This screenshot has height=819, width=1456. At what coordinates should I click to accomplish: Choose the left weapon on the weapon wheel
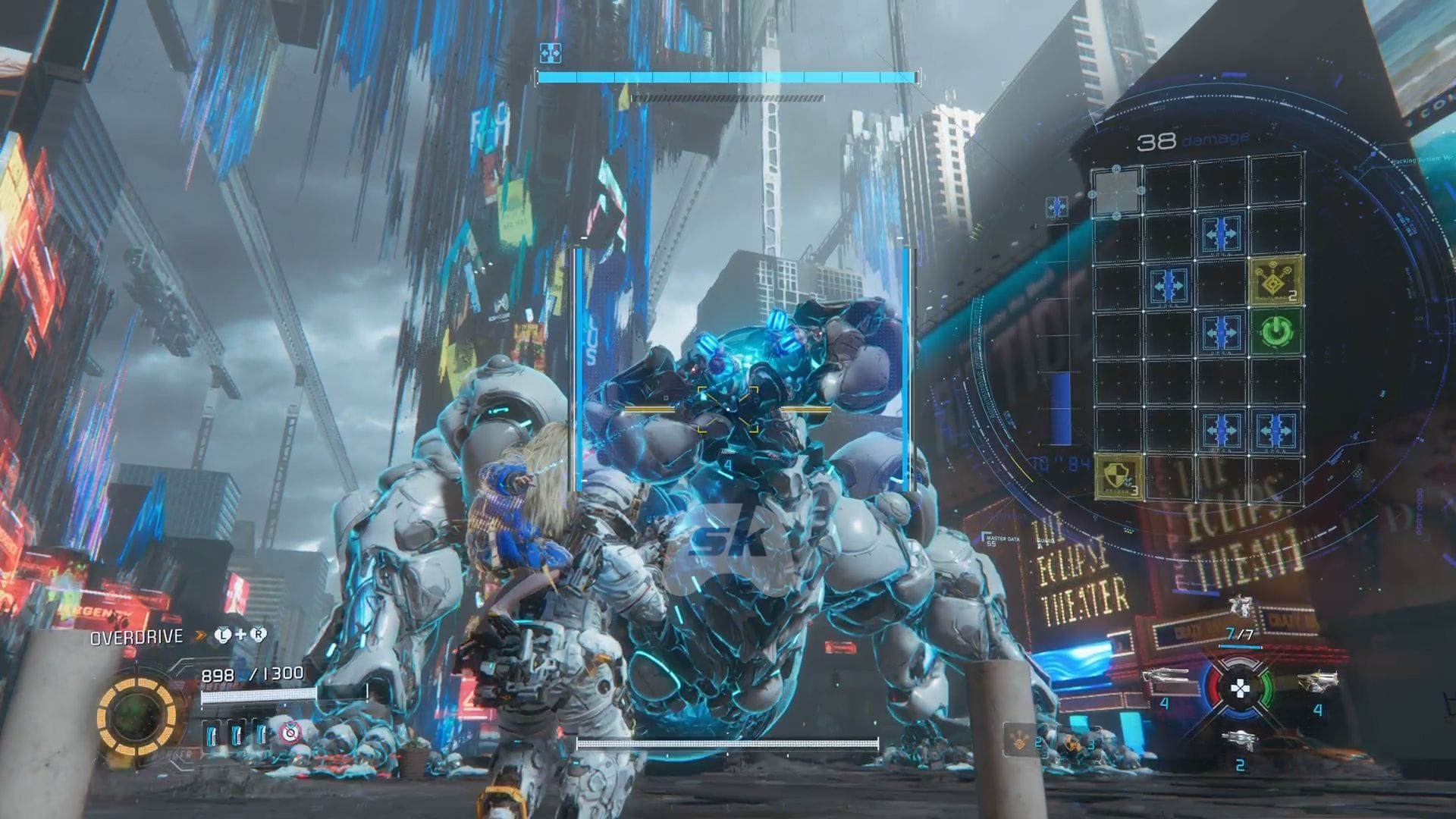[1165, 680]
